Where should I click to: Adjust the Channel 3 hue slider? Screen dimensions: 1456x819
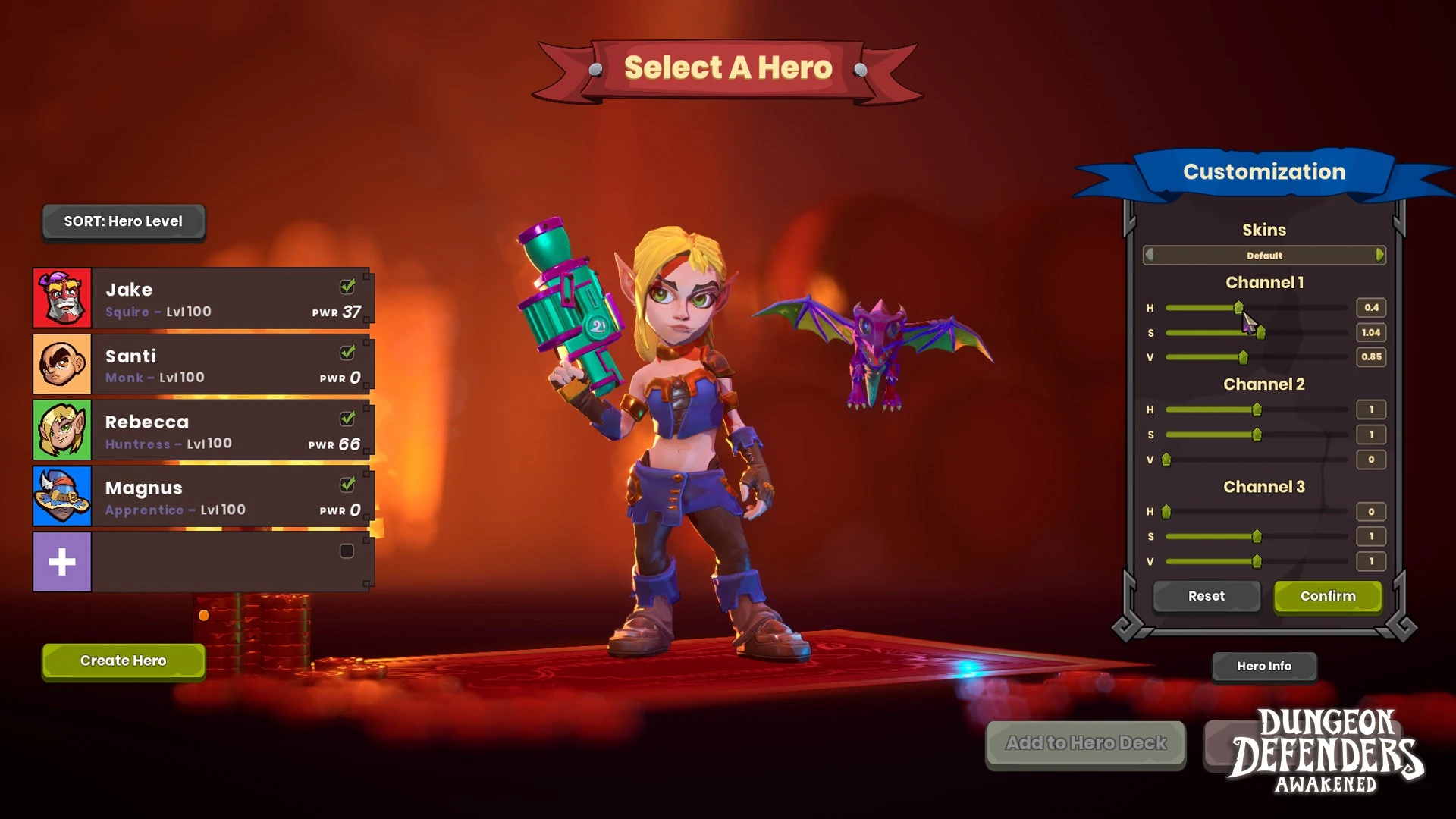coord(1166,512)
